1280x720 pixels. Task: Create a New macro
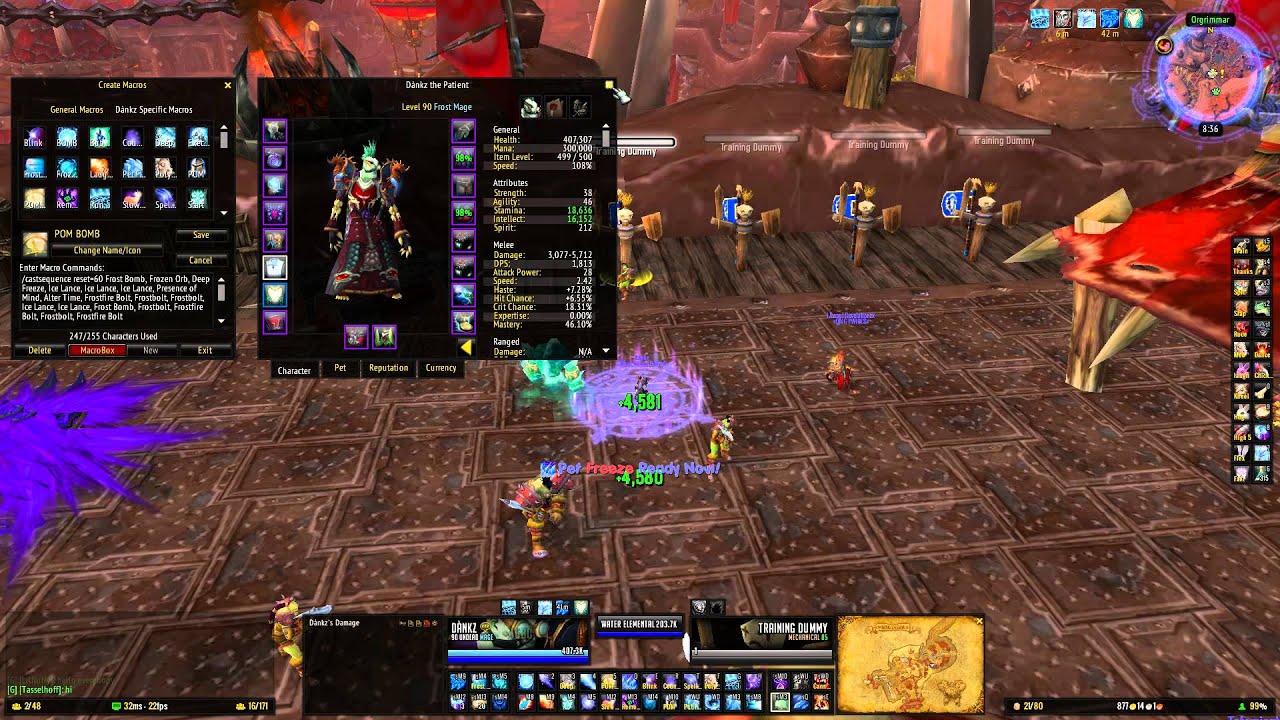tap(151, 351)
